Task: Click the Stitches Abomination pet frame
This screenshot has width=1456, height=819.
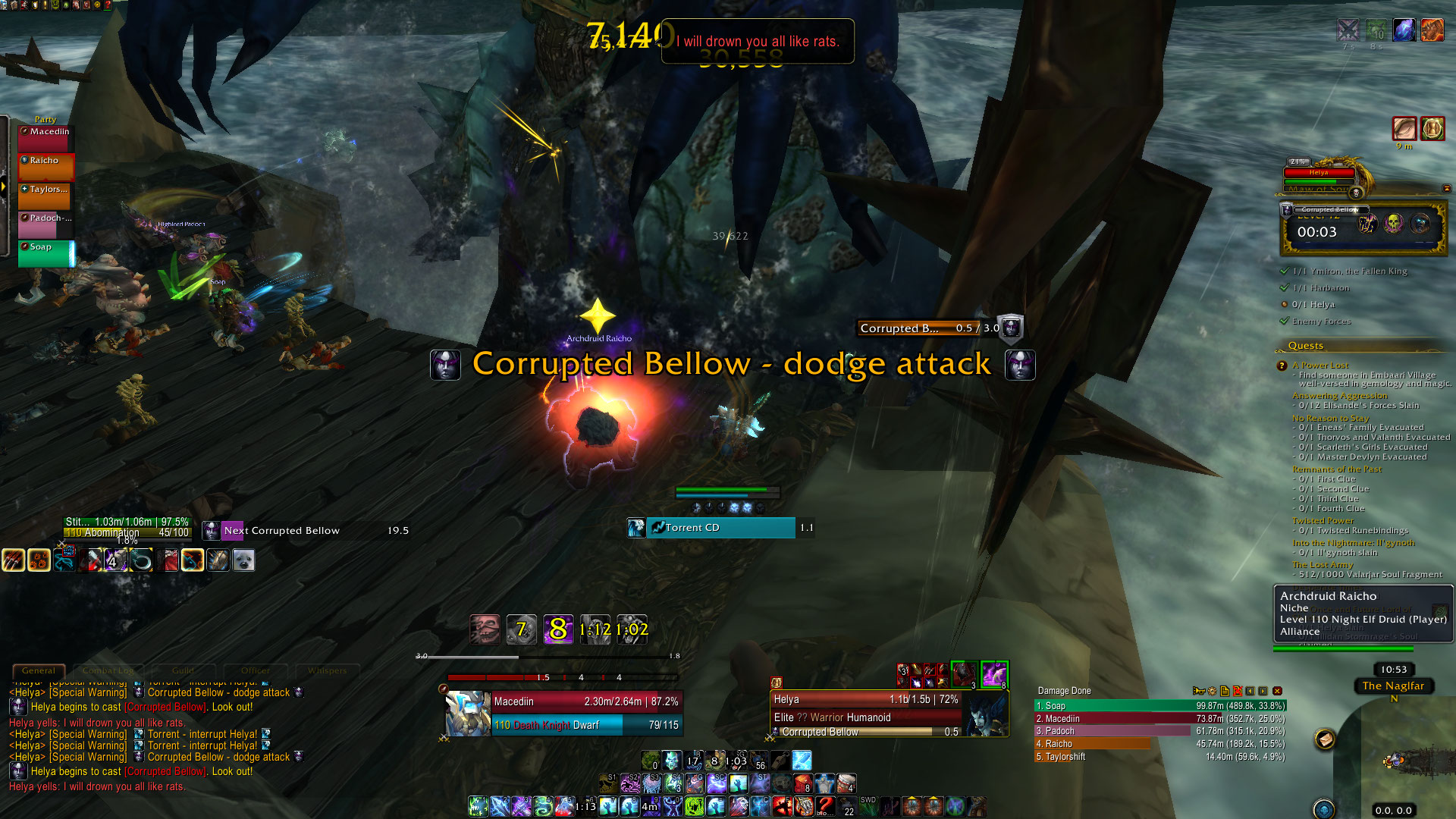Action: pos(127,527)
